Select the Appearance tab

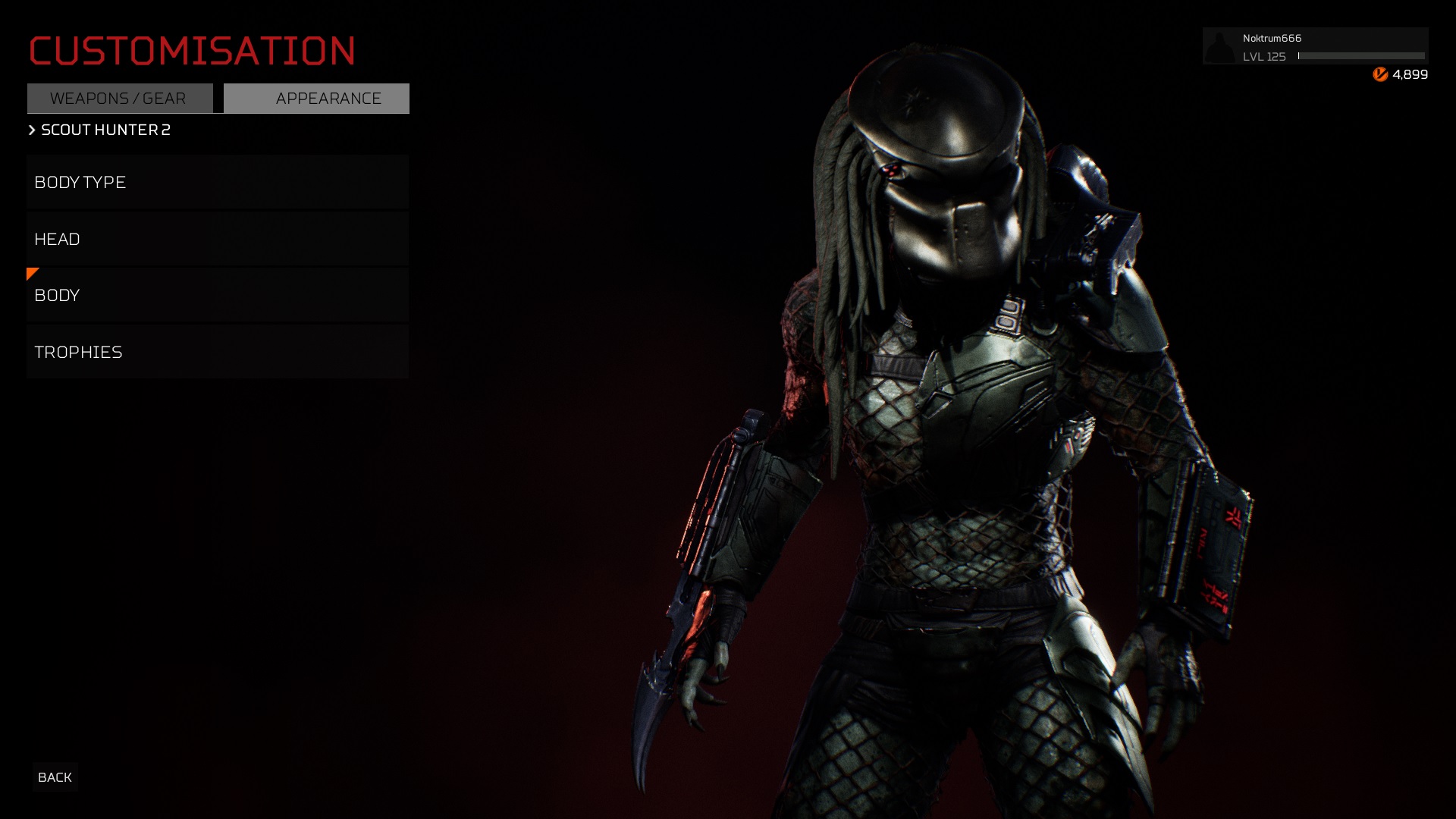tap(316, 99)
